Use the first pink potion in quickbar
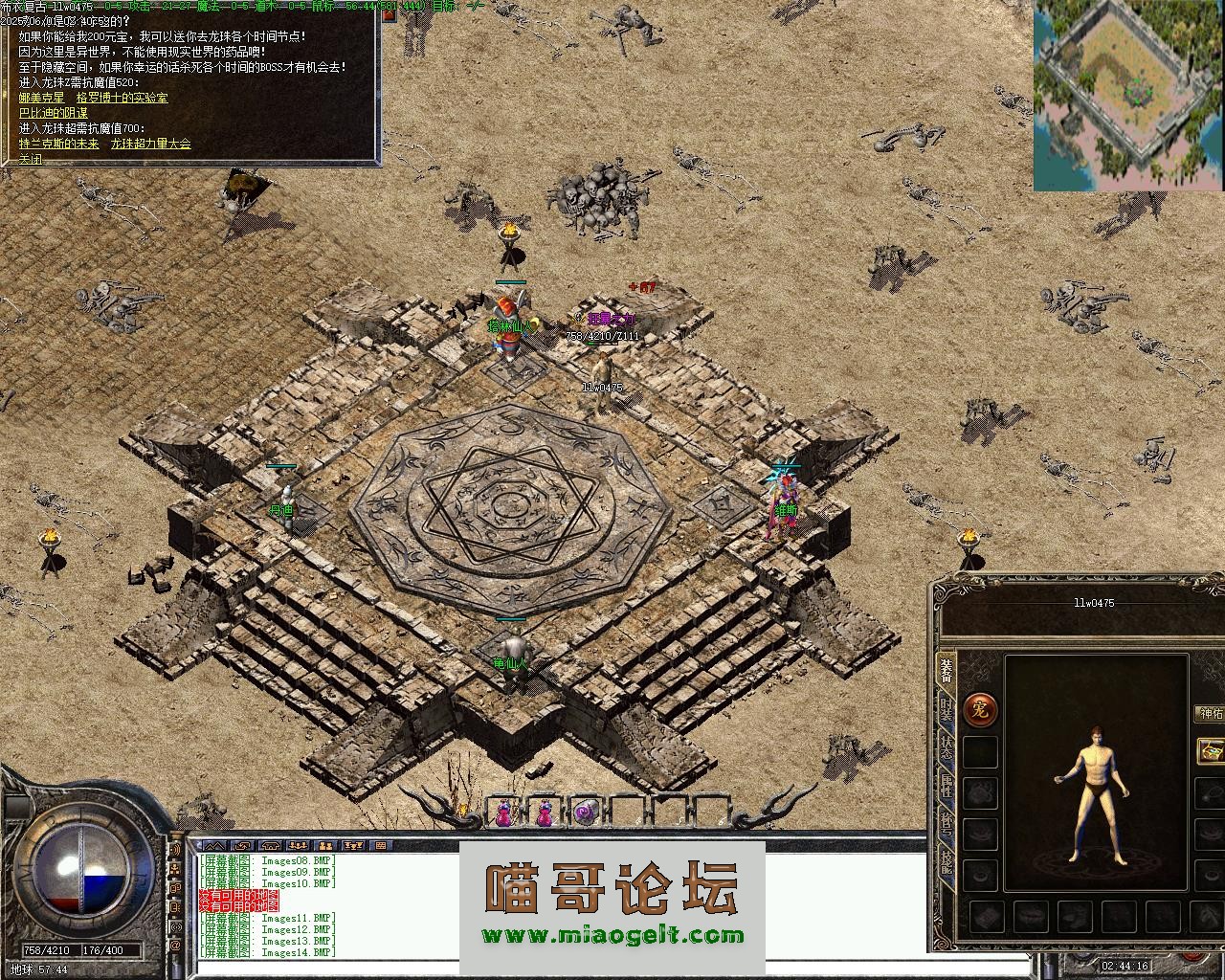Screen dimensions: 1225x980 pyautogui.click(x=503, y=812)
